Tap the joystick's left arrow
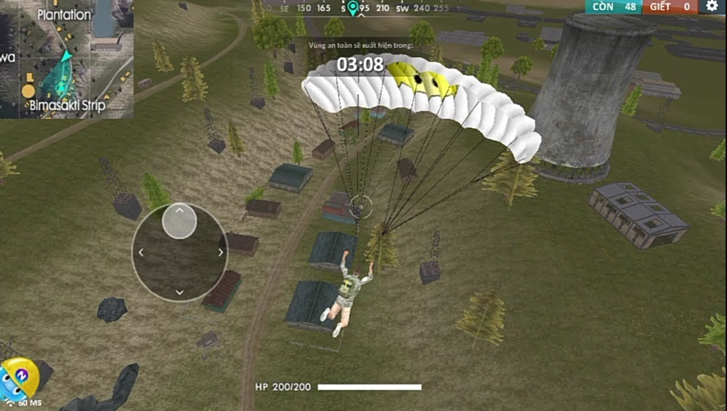The width and height of the screenshot is (727, 411). pyautogui.click(x=140, y=253)
